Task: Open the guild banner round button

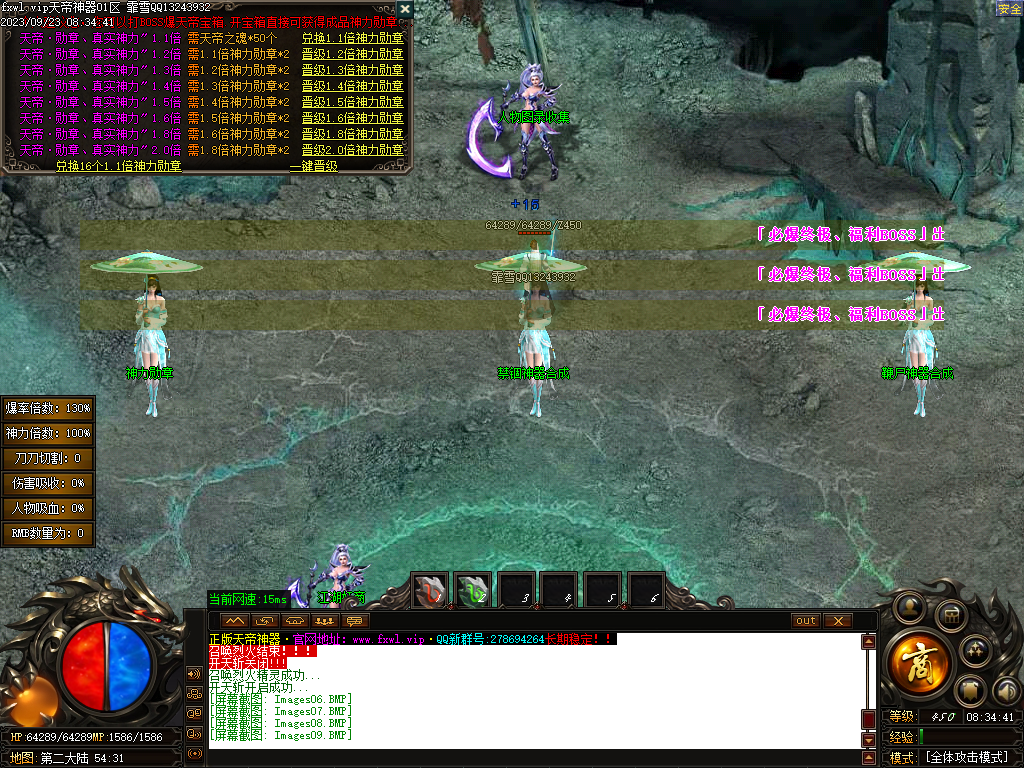Action: pos(968,690)
